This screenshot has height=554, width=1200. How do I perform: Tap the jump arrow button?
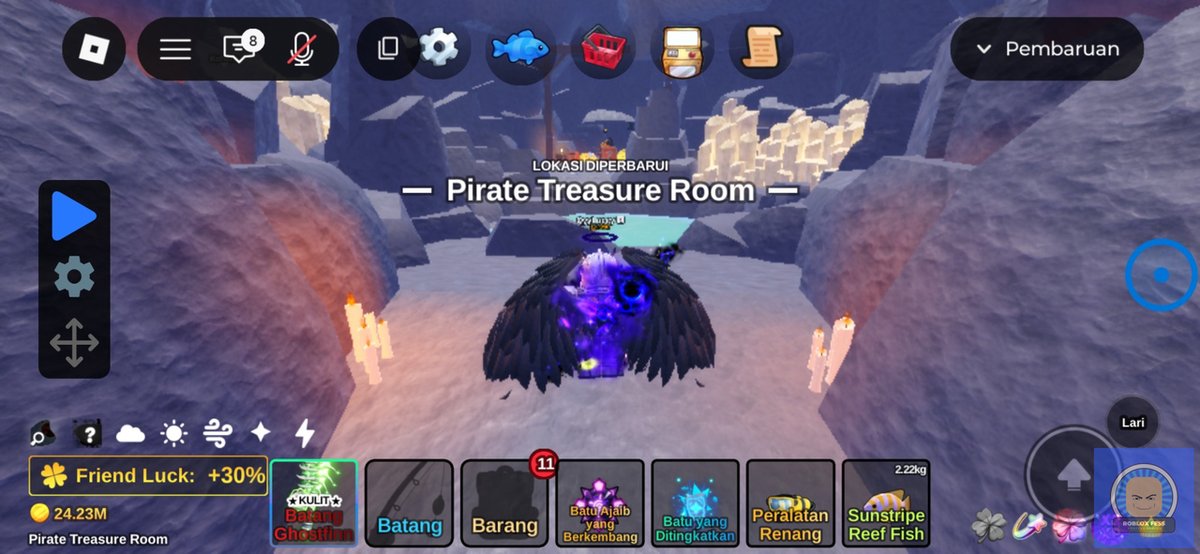point(1072,476)
